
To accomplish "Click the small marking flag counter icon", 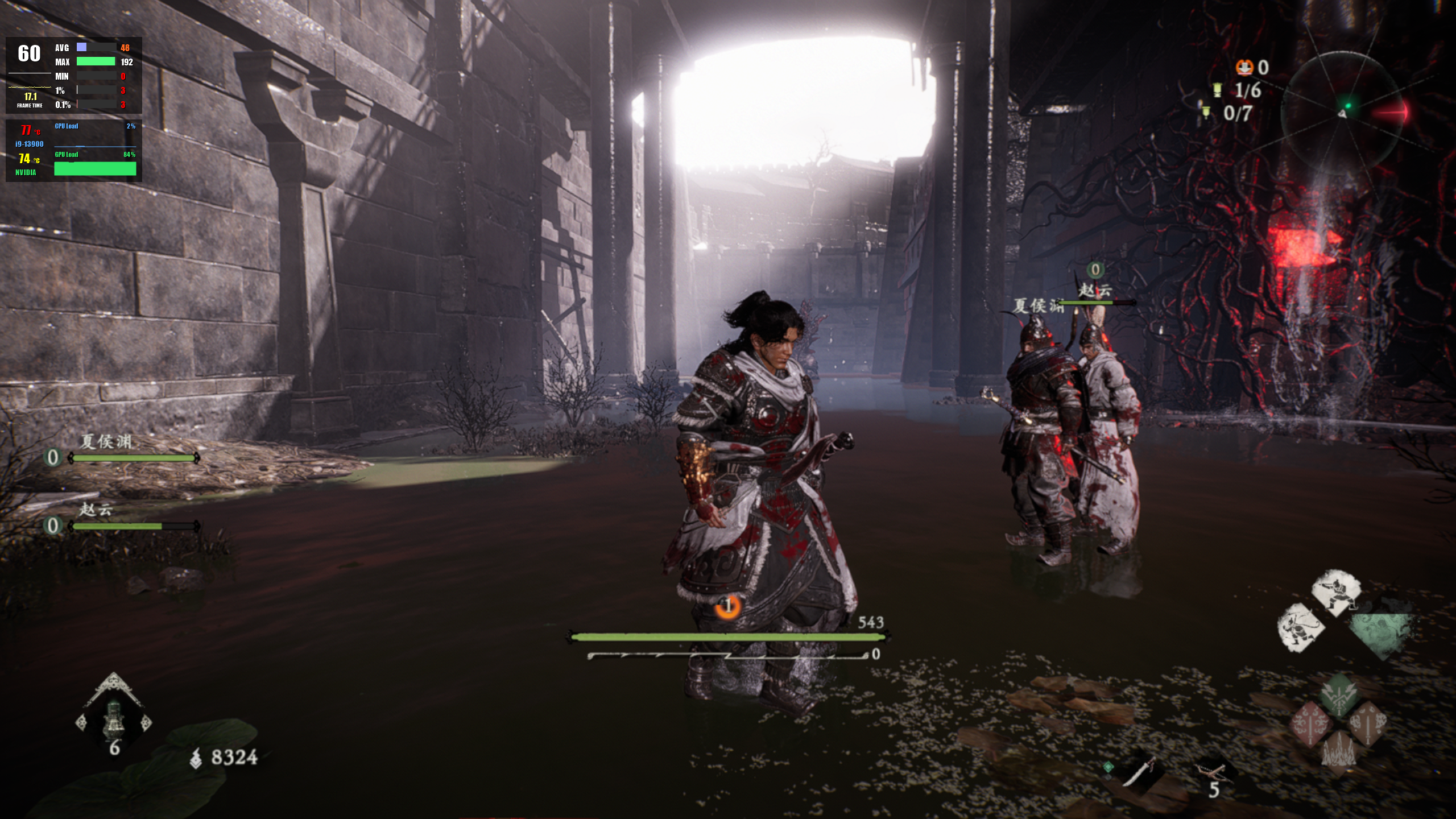I will 1205,113.
